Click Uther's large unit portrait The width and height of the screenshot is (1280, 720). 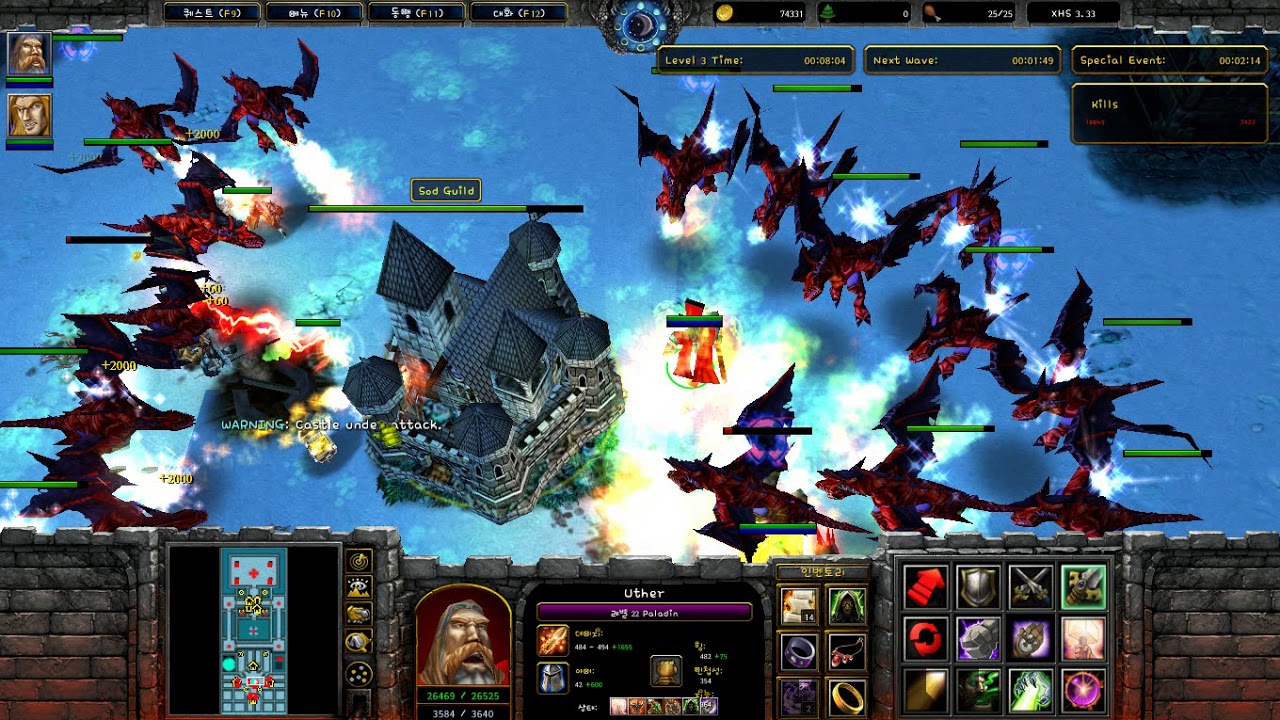(x=463, y=635)
